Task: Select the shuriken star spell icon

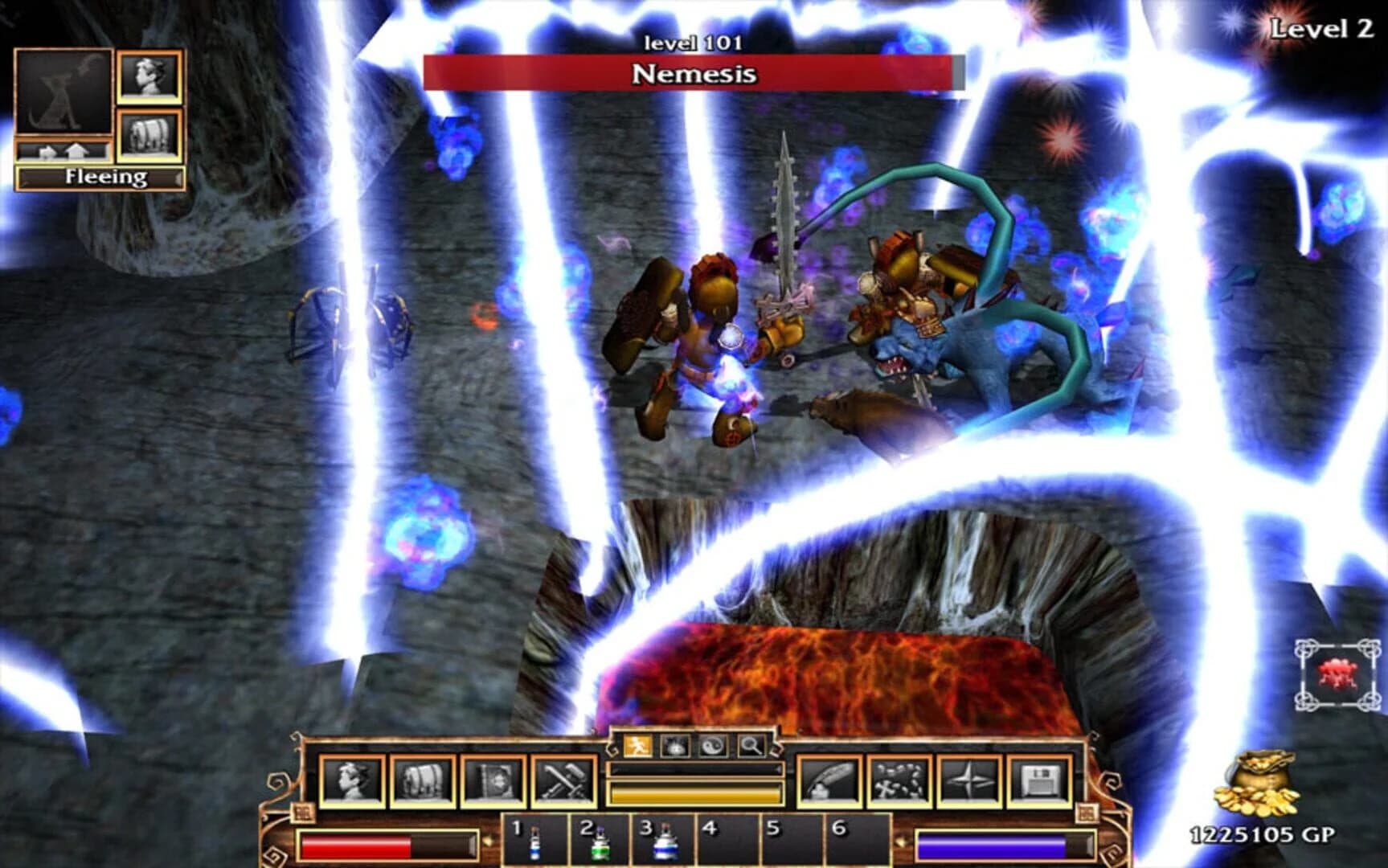Action: (969, 780)
